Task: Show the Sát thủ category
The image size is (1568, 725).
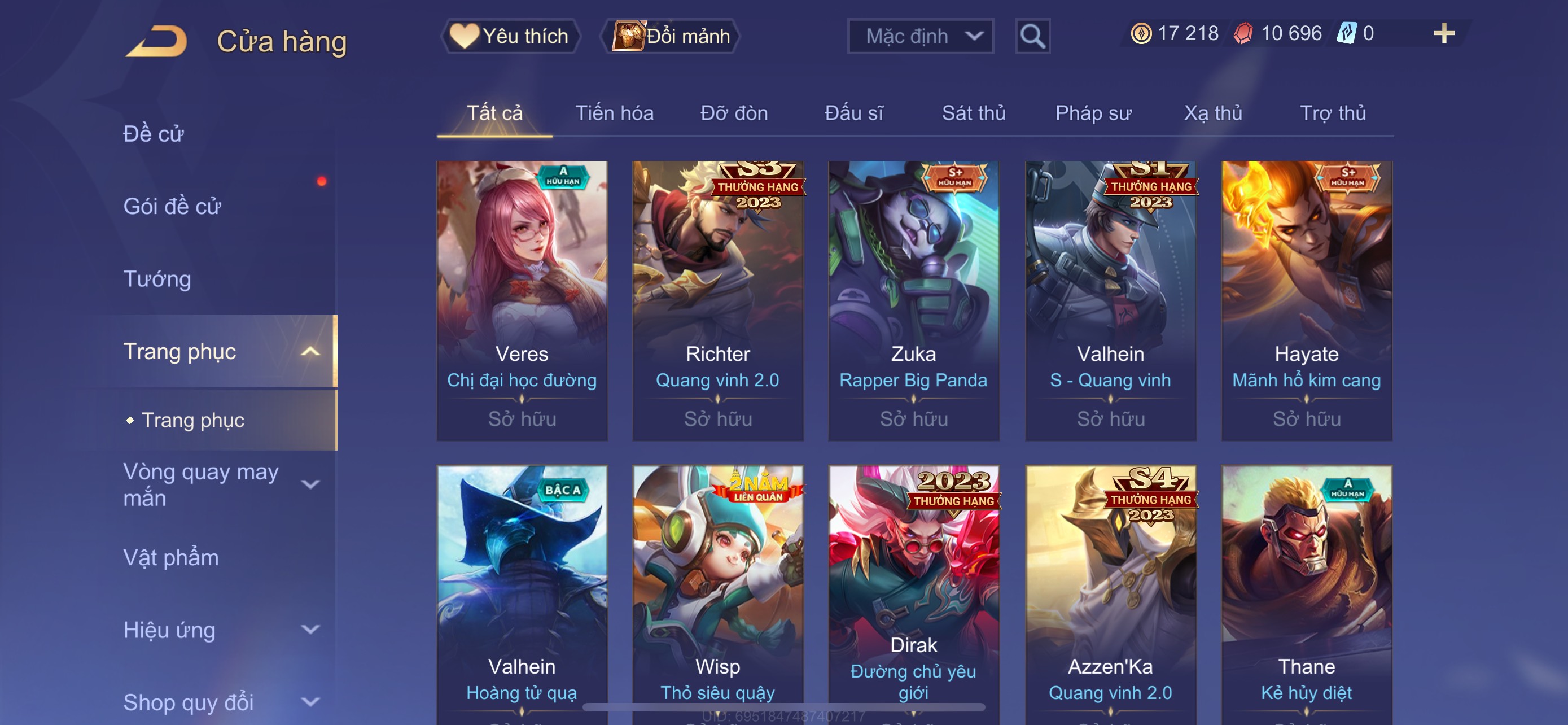Action: [x=973, y=113]
